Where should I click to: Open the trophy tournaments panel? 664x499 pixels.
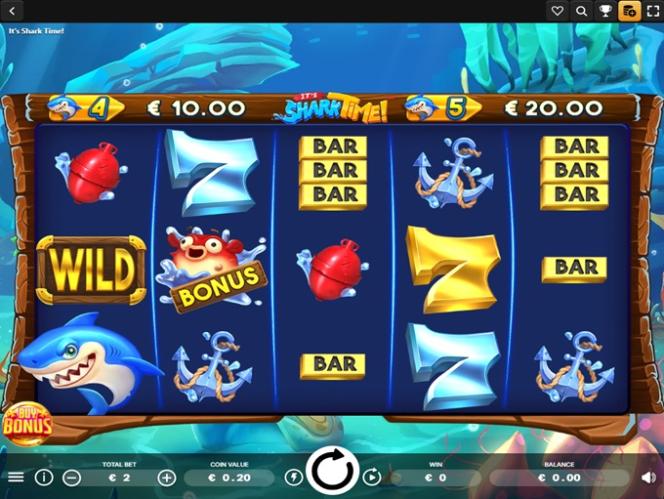(605, 11)
